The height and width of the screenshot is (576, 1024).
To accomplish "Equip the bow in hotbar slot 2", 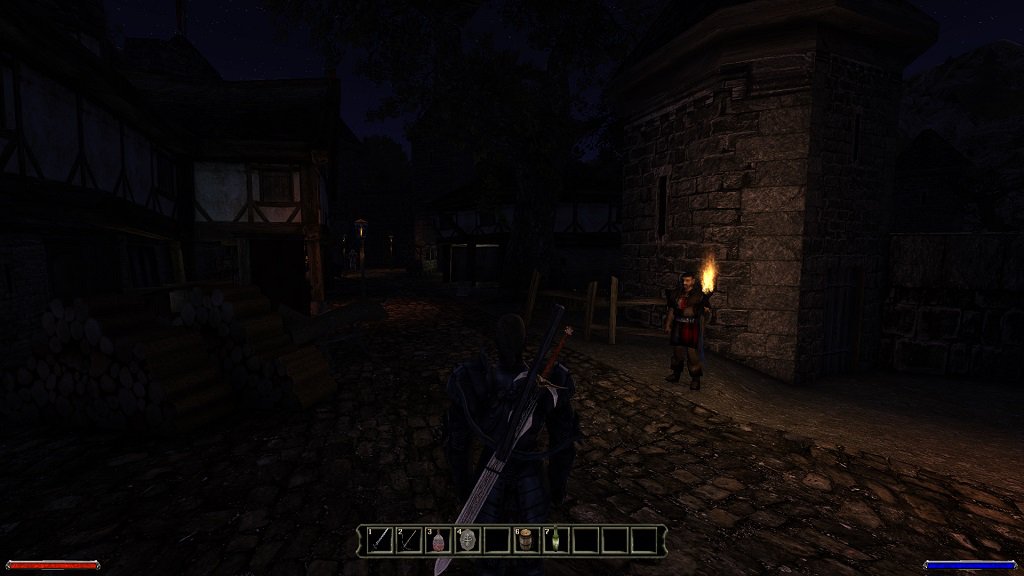I will pos(409,540).
